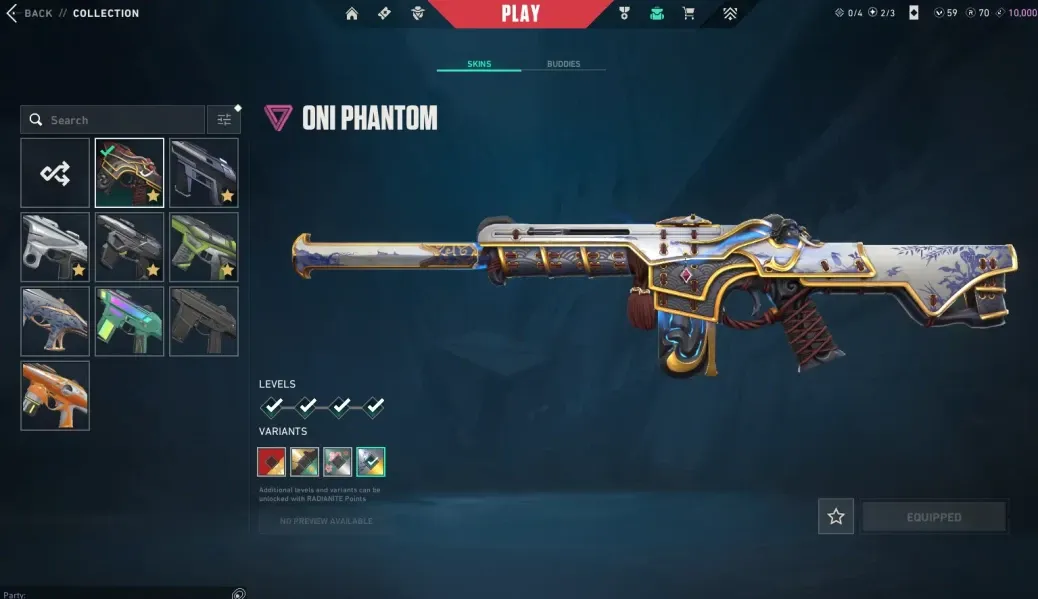Pick the green and black Phantom skin

point(204,247)
